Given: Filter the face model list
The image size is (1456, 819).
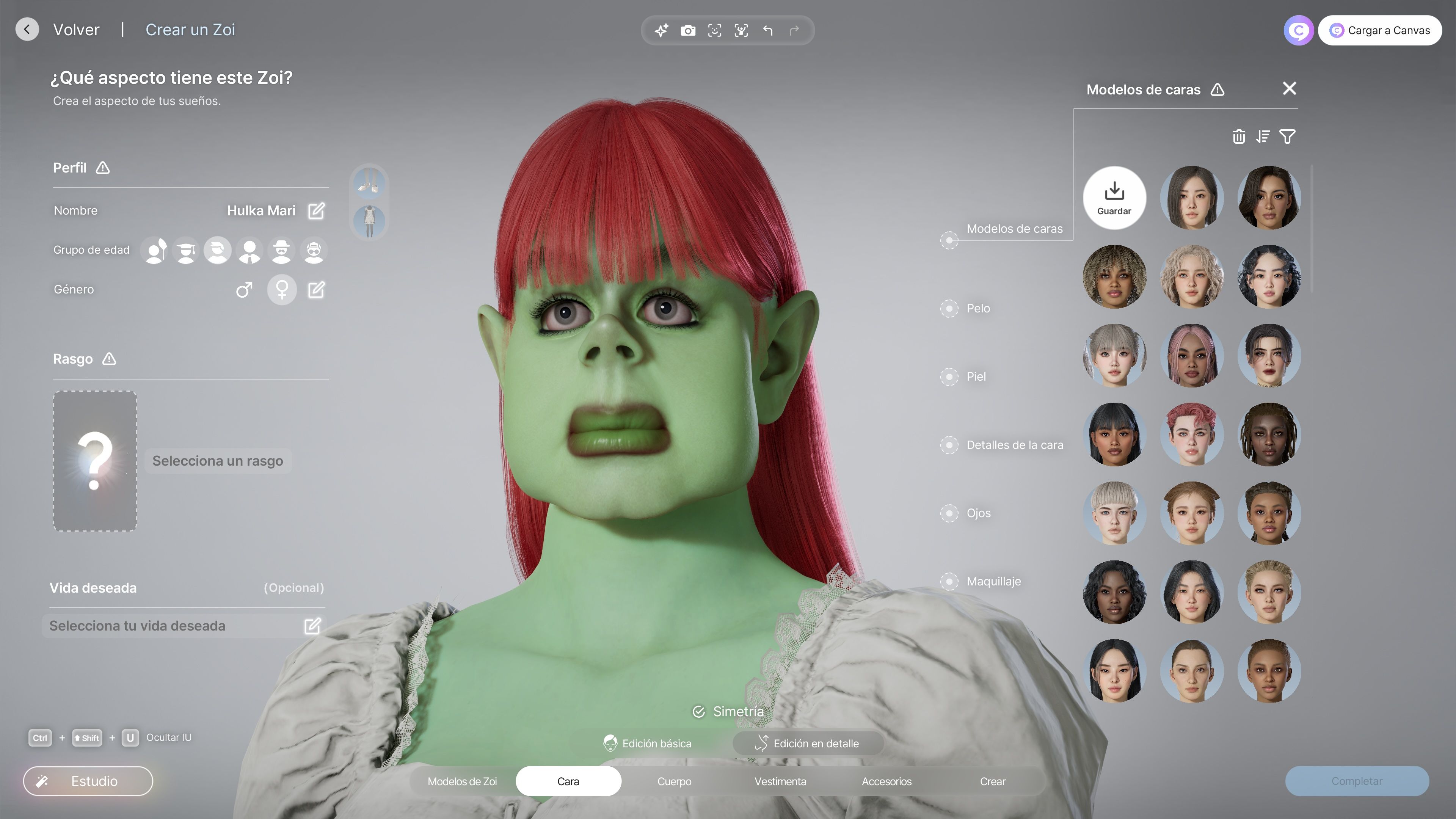Looking at the screenshot, I should (x=1288, y=136).
